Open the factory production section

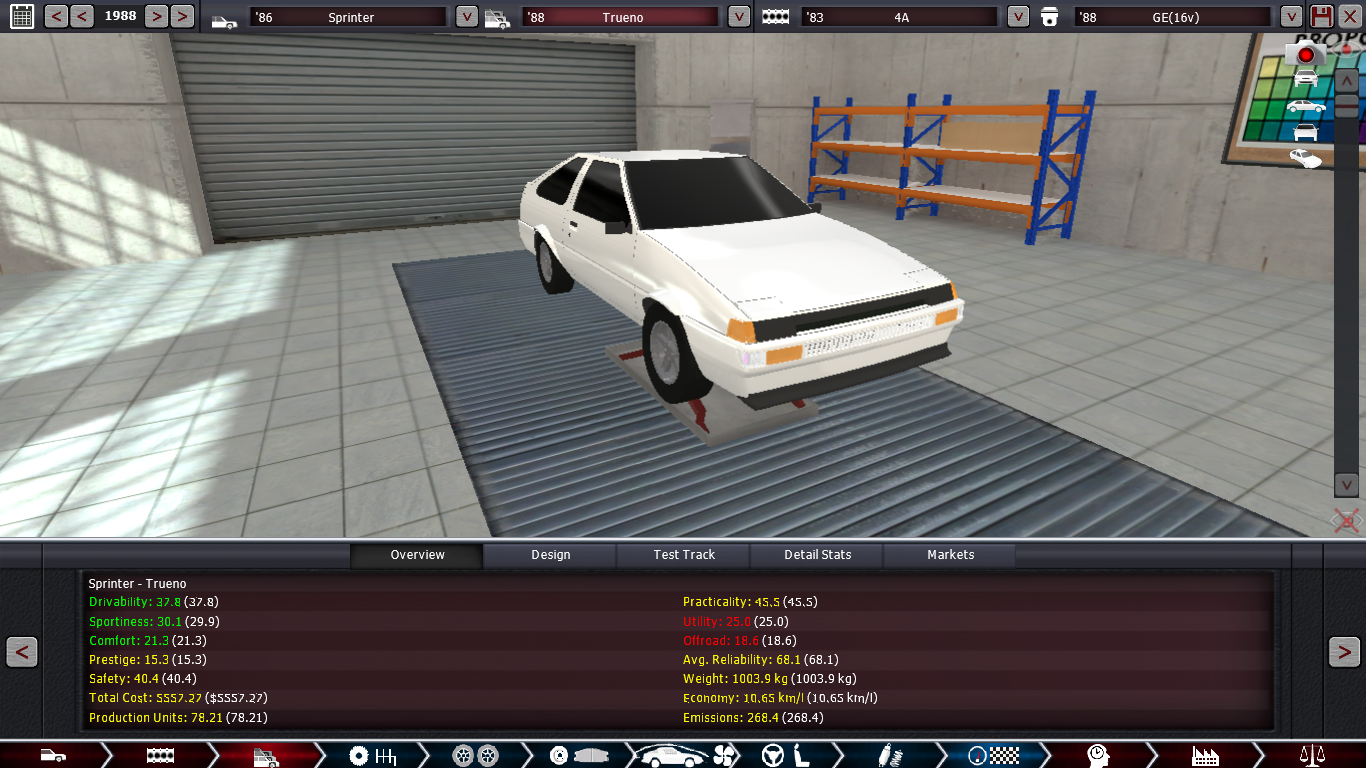click(x=1205, y=755)
